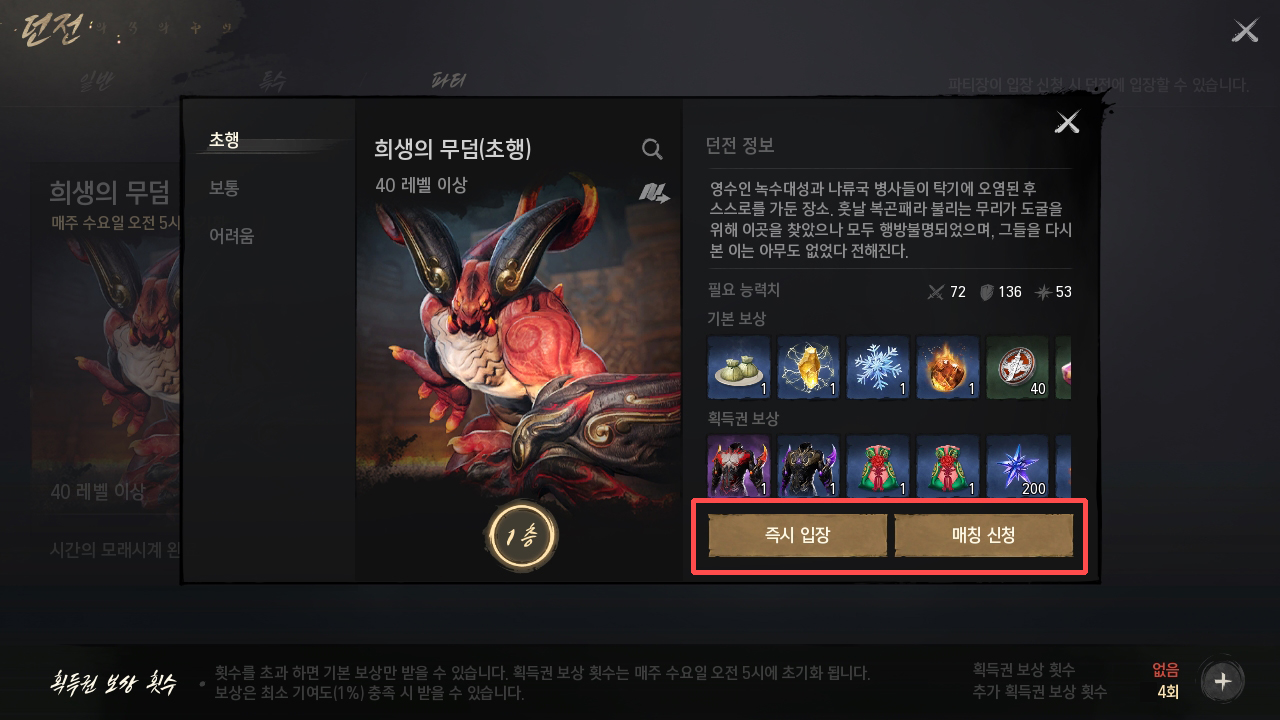View the silver coin reward with 40
The image size is (1280, 720).
click(1018, 367)
